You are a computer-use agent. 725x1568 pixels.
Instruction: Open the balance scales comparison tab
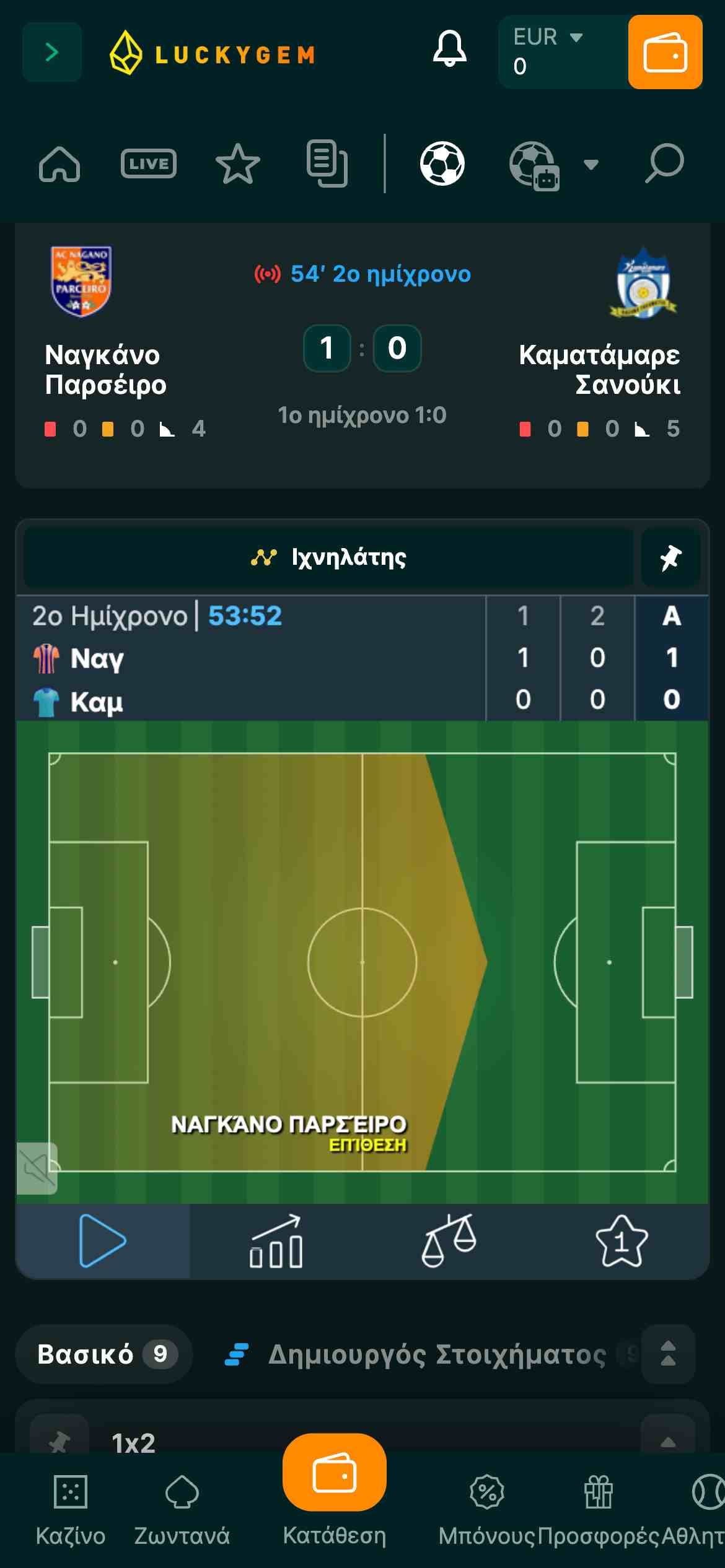(x=449, y=1241)
